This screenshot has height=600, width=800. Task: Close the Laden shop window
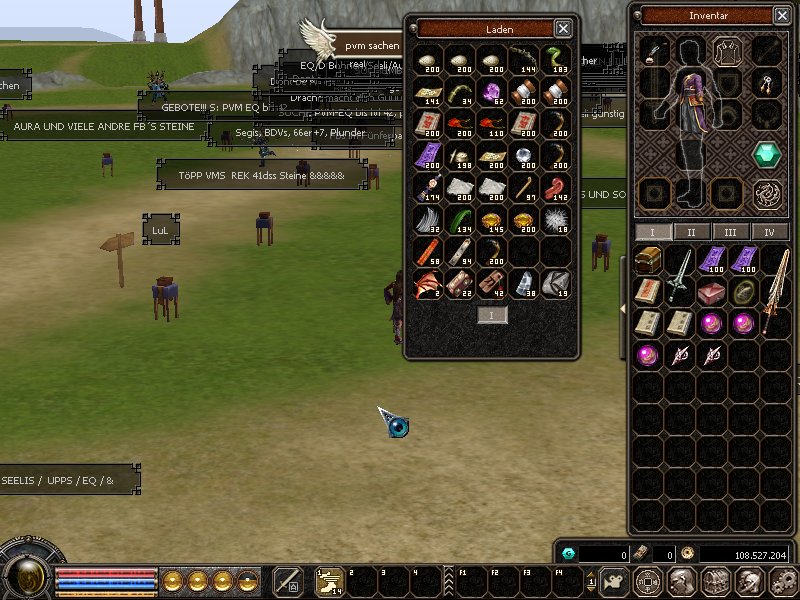[563, 29]
